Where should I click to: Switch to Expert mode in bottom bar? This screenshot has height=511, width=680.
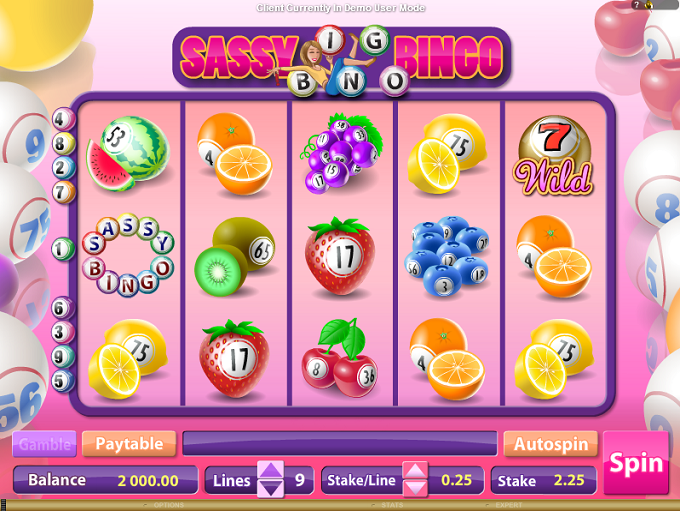coord(508,506)
